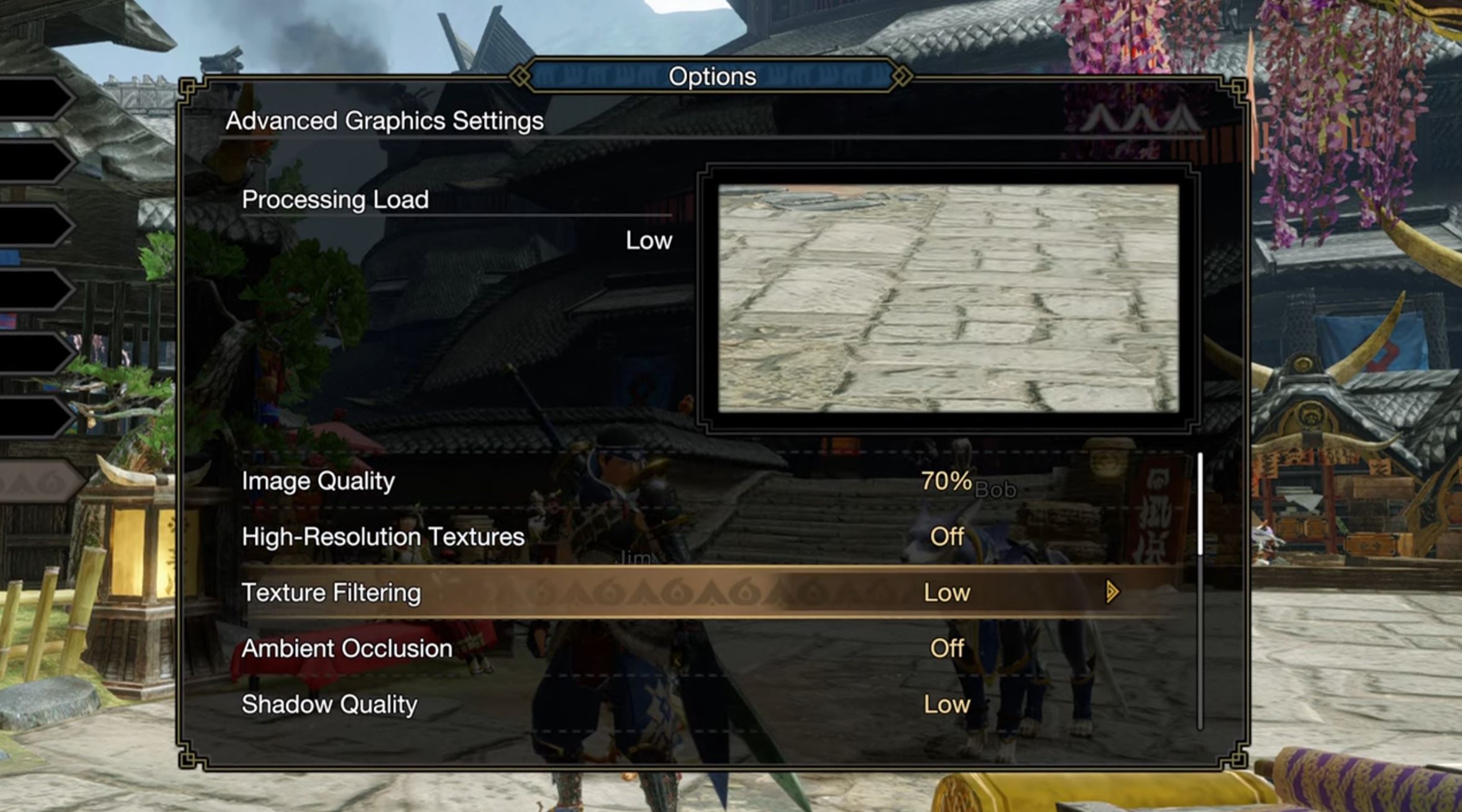1462x812 pixels.
Task: Click the options list scrollbar
Action: [x=1200, y=504]
